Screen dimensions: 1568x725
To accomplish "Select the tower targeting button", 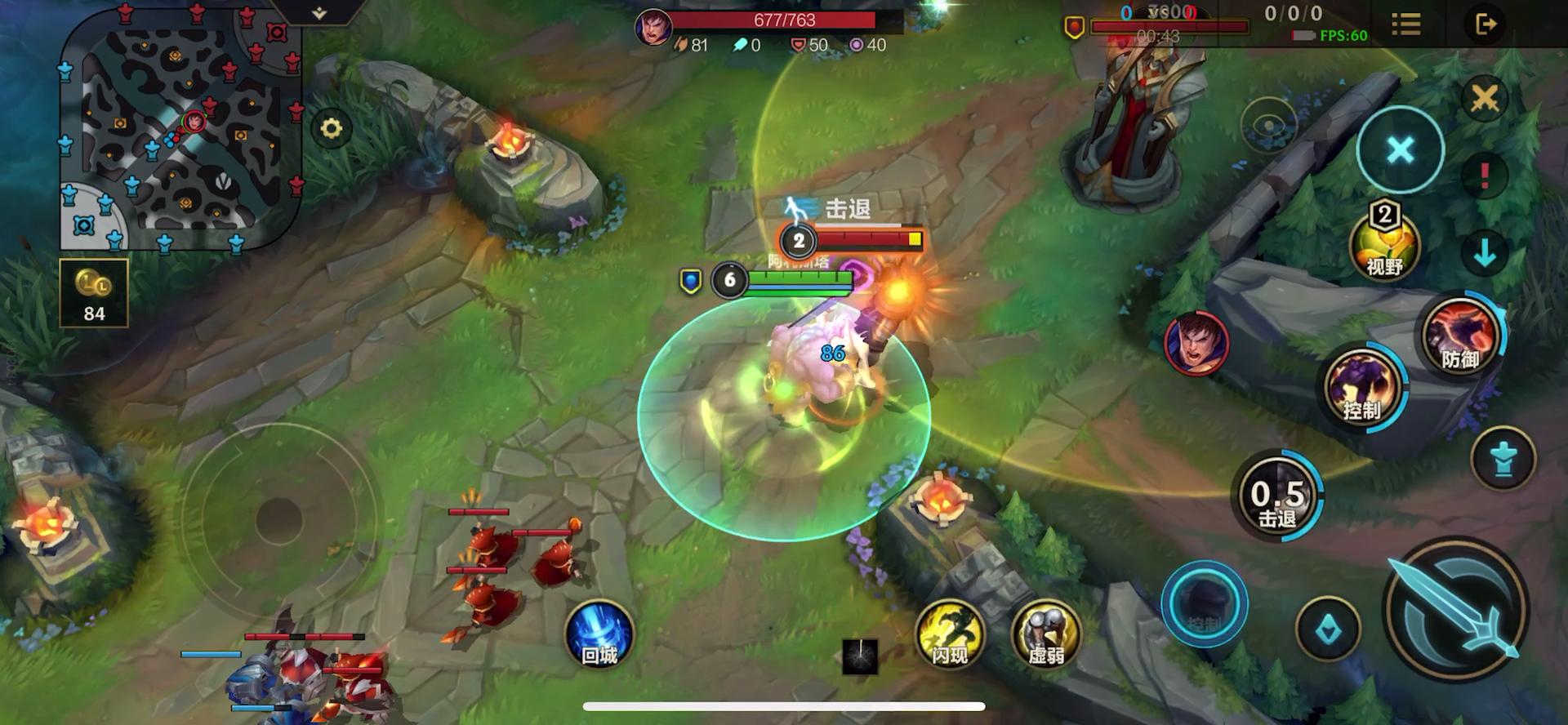I will (1503, 459).
